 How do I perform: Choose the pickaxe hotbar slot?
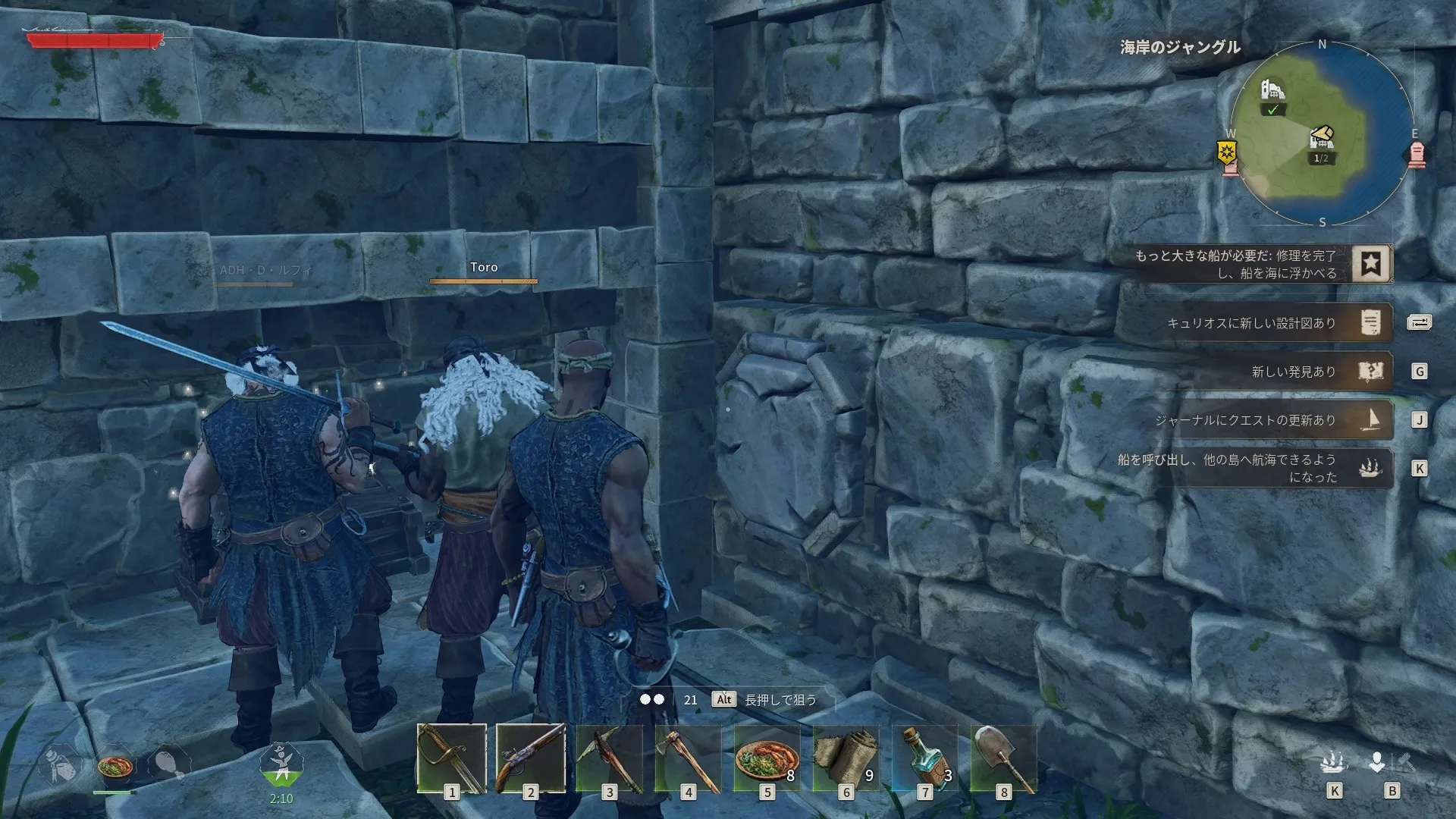[610, 758]
